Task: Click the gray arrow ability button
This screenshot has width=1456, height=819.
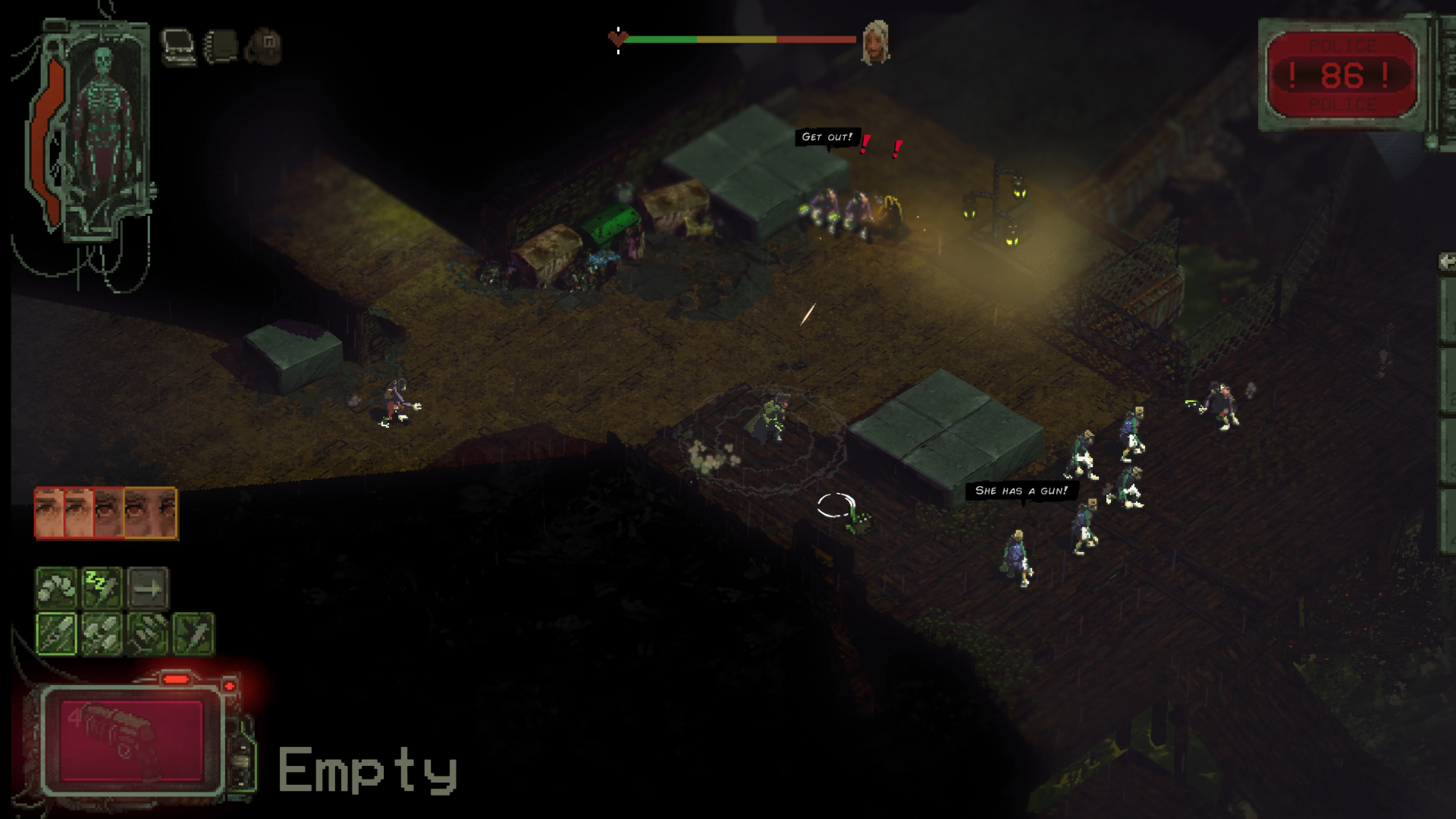Action: point(148,588)
